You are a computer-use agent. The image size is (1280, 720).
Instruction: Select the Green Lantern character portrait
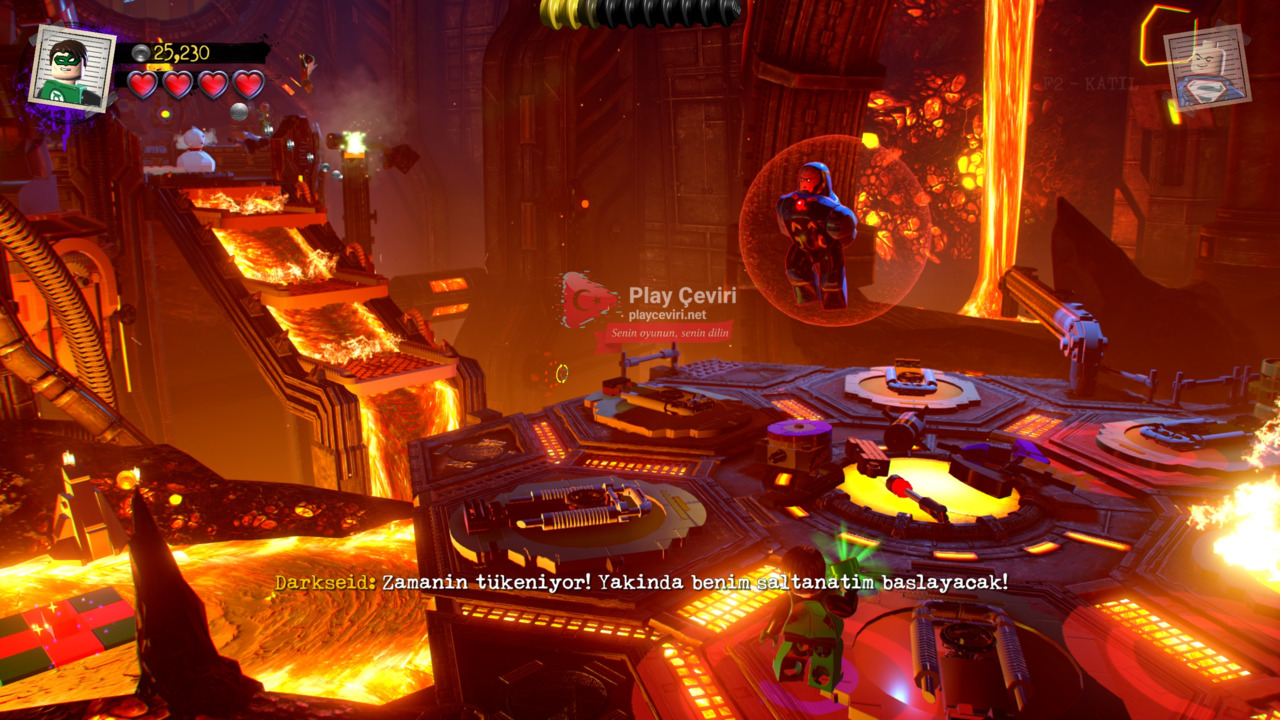click(x=71, y=68)
